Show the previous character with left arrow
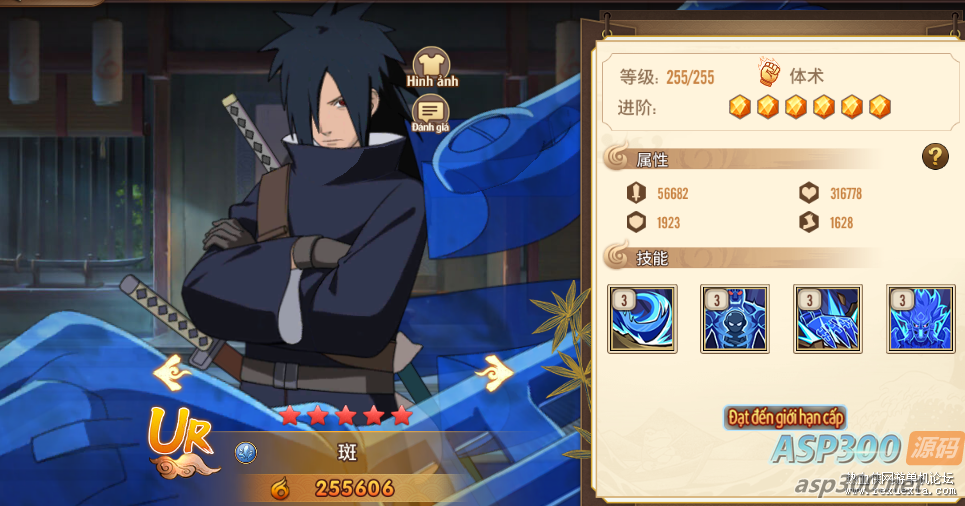965x506 pixels. coord(171,373)
